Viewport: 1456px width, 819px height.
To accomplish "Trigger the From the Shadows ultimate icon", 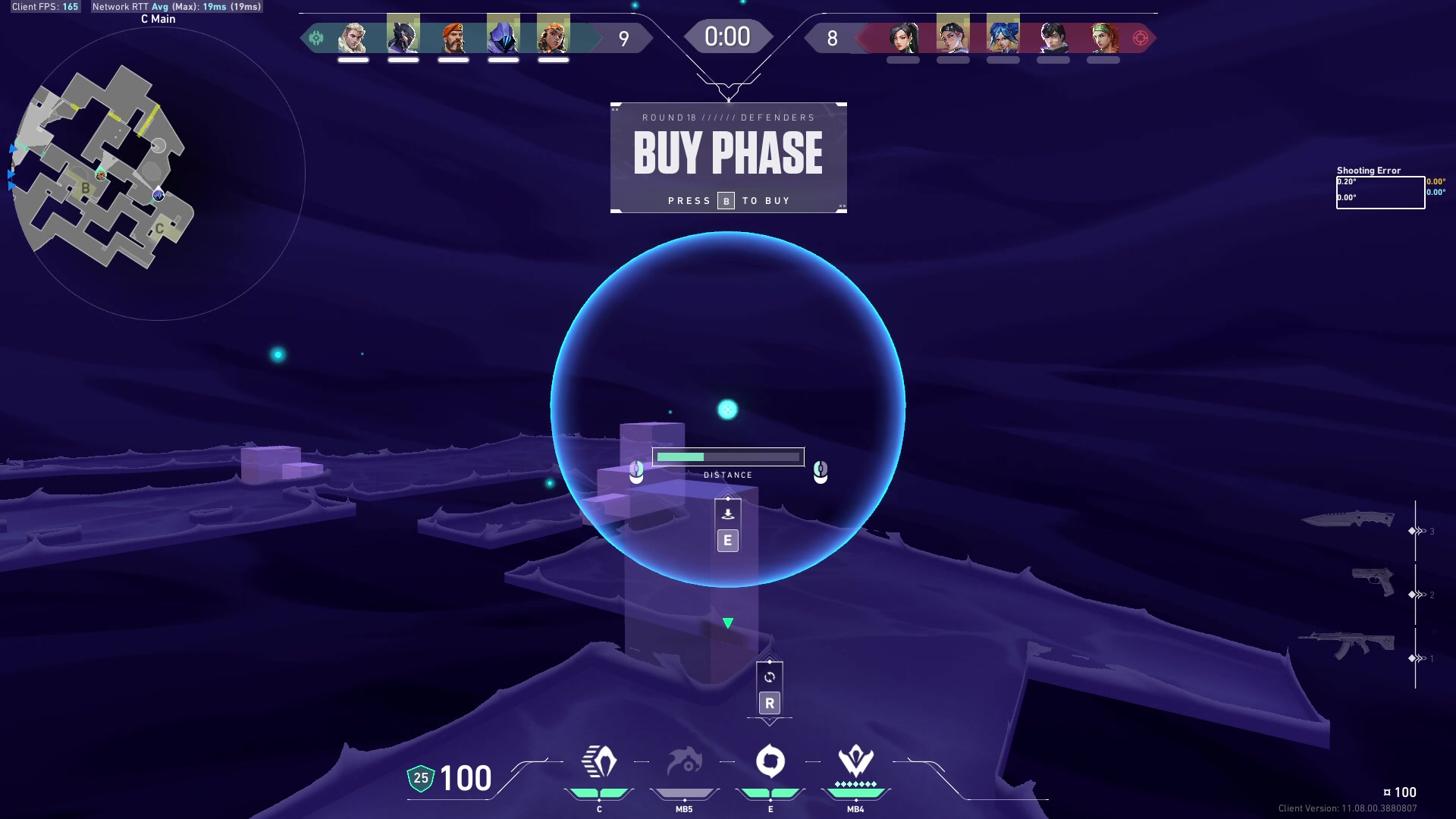I will pos(855,761).
